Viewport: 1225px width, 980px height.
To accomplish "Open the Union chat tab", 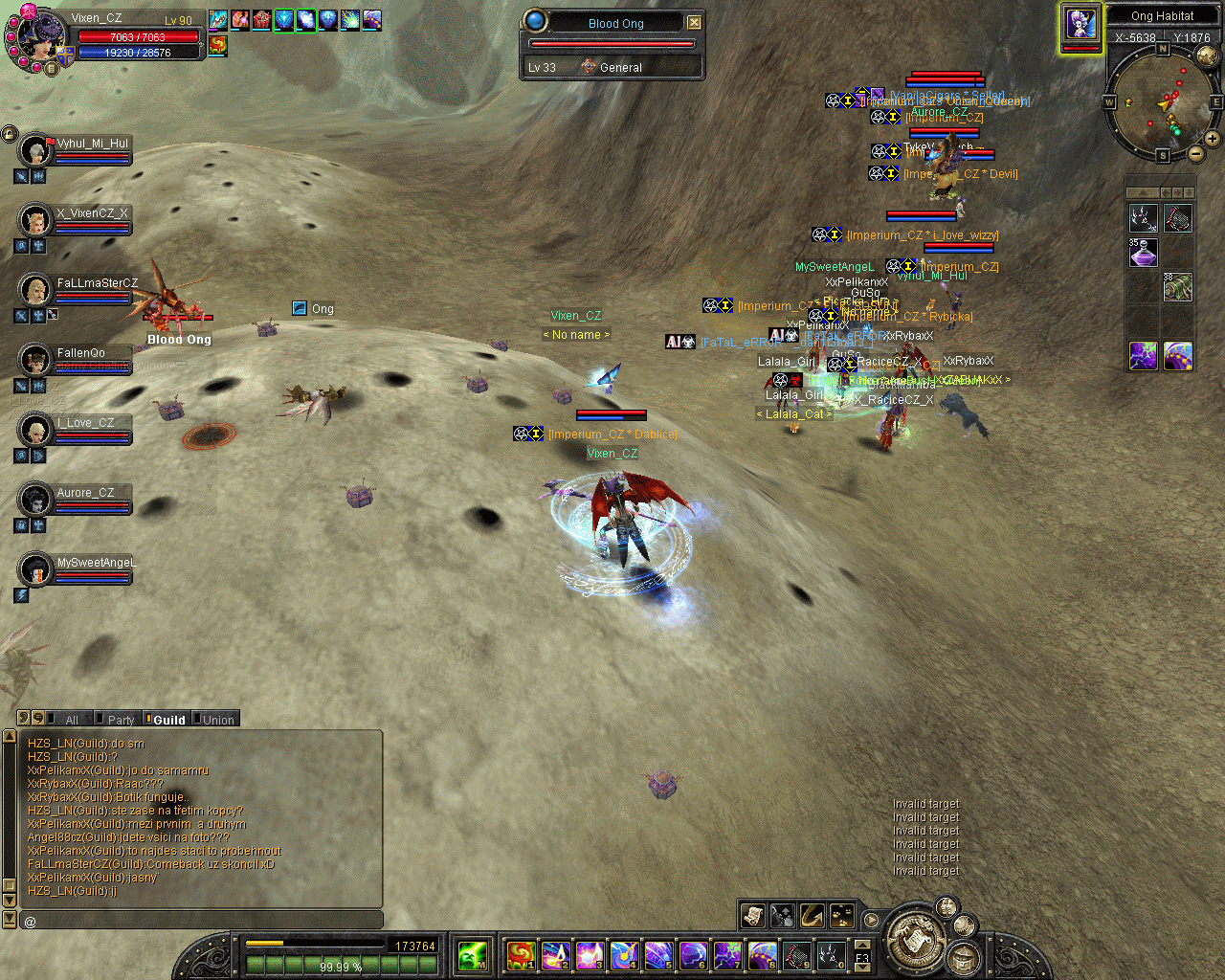I will pyautogui.click(x=217, y=720).
